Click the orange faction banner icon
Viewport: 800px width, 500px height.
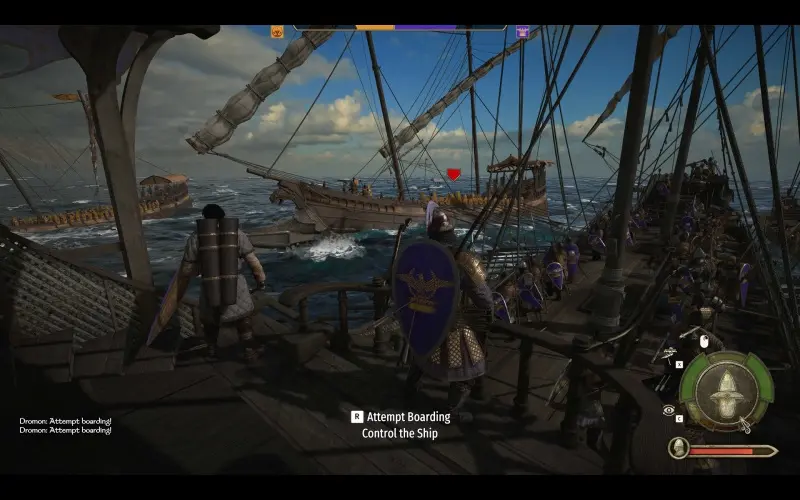pyautogui.click(x=277, y=32)
